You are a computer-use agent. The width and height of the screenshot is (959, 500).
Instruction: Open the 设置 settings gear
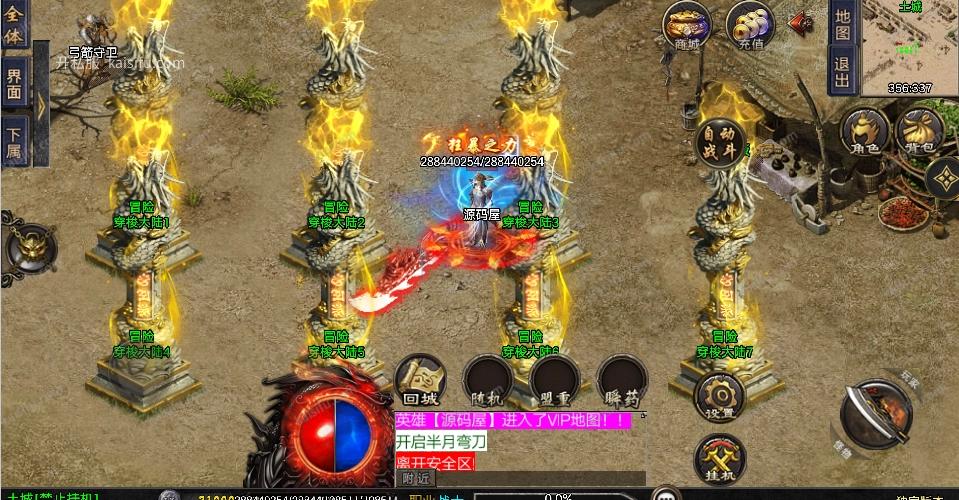coord(719,397)
